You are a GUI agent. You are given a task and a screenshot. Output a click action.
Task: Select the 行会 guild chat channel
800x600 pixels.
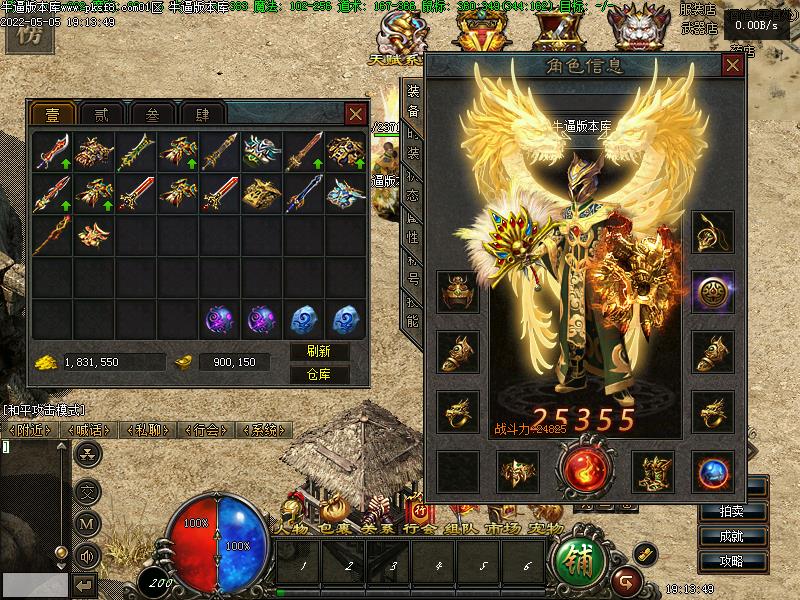click(x=207, y=430)
